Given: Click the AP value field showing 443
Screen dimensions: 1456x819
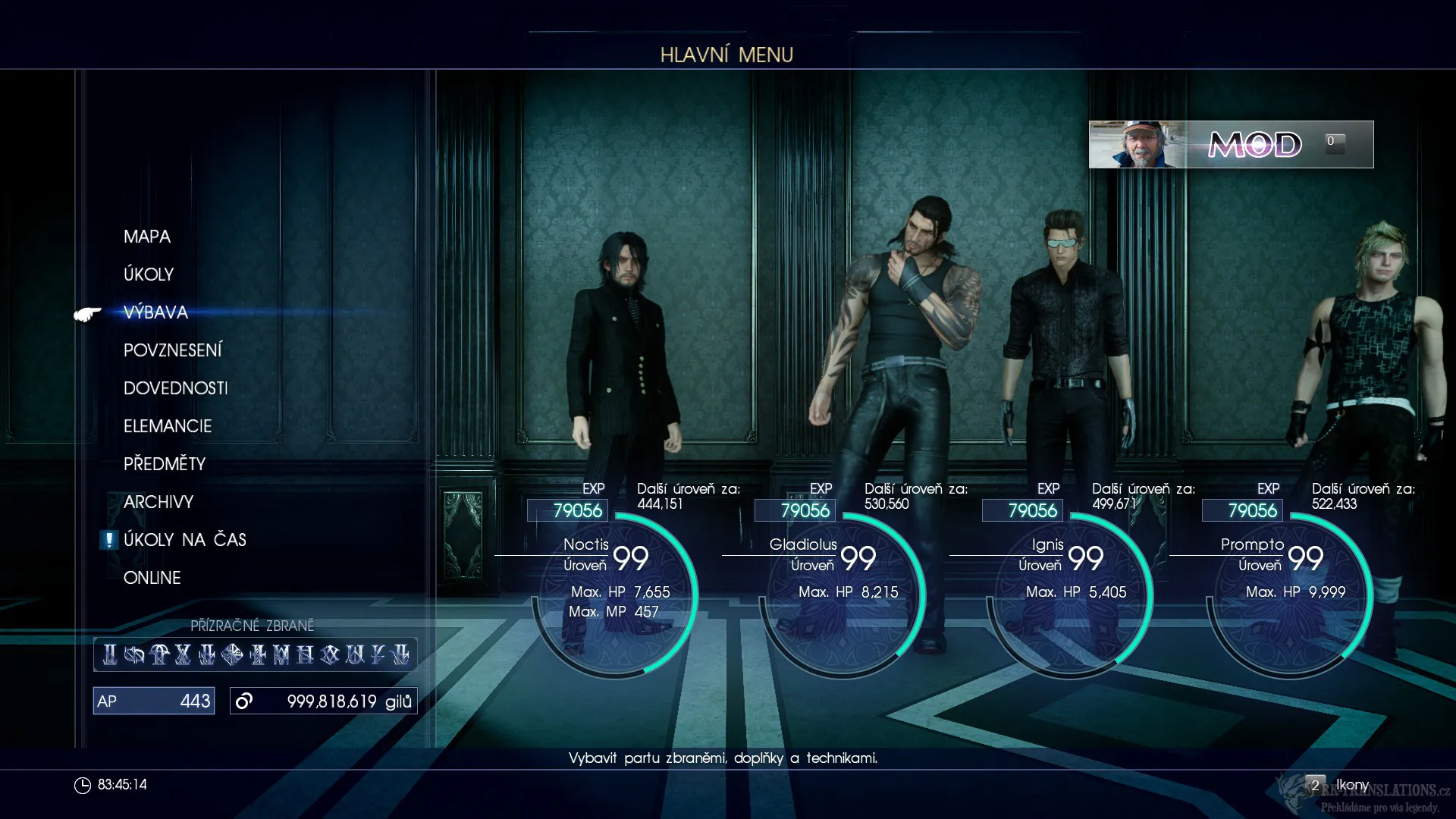Looking at the screenshot, I should click(x=153, y=701).
